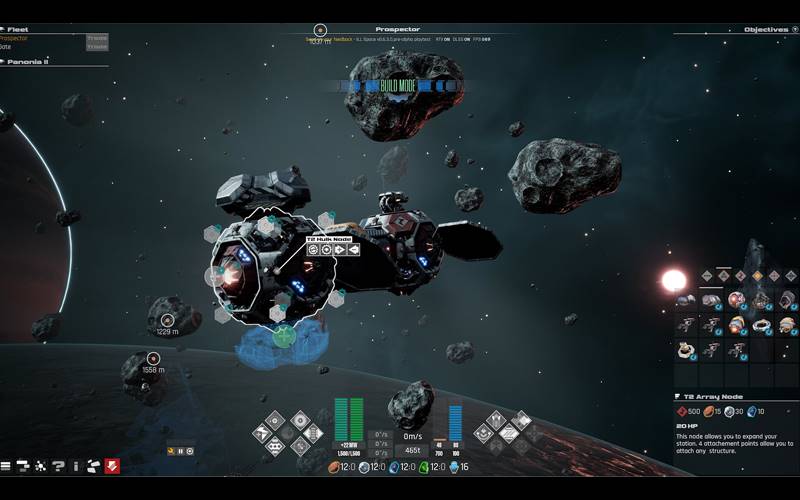Image resolution: width=800 pixels, height=500 pixels.
Task: Click the wrench icon in small control strip
Action: click(x=172, y=451)
